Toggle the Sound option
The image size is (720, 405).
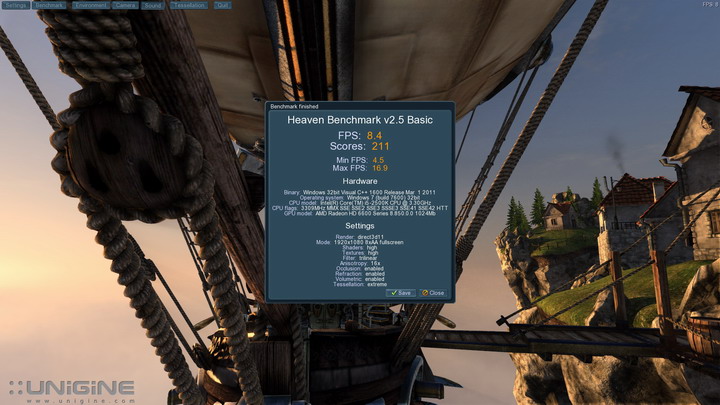(153, 5)
